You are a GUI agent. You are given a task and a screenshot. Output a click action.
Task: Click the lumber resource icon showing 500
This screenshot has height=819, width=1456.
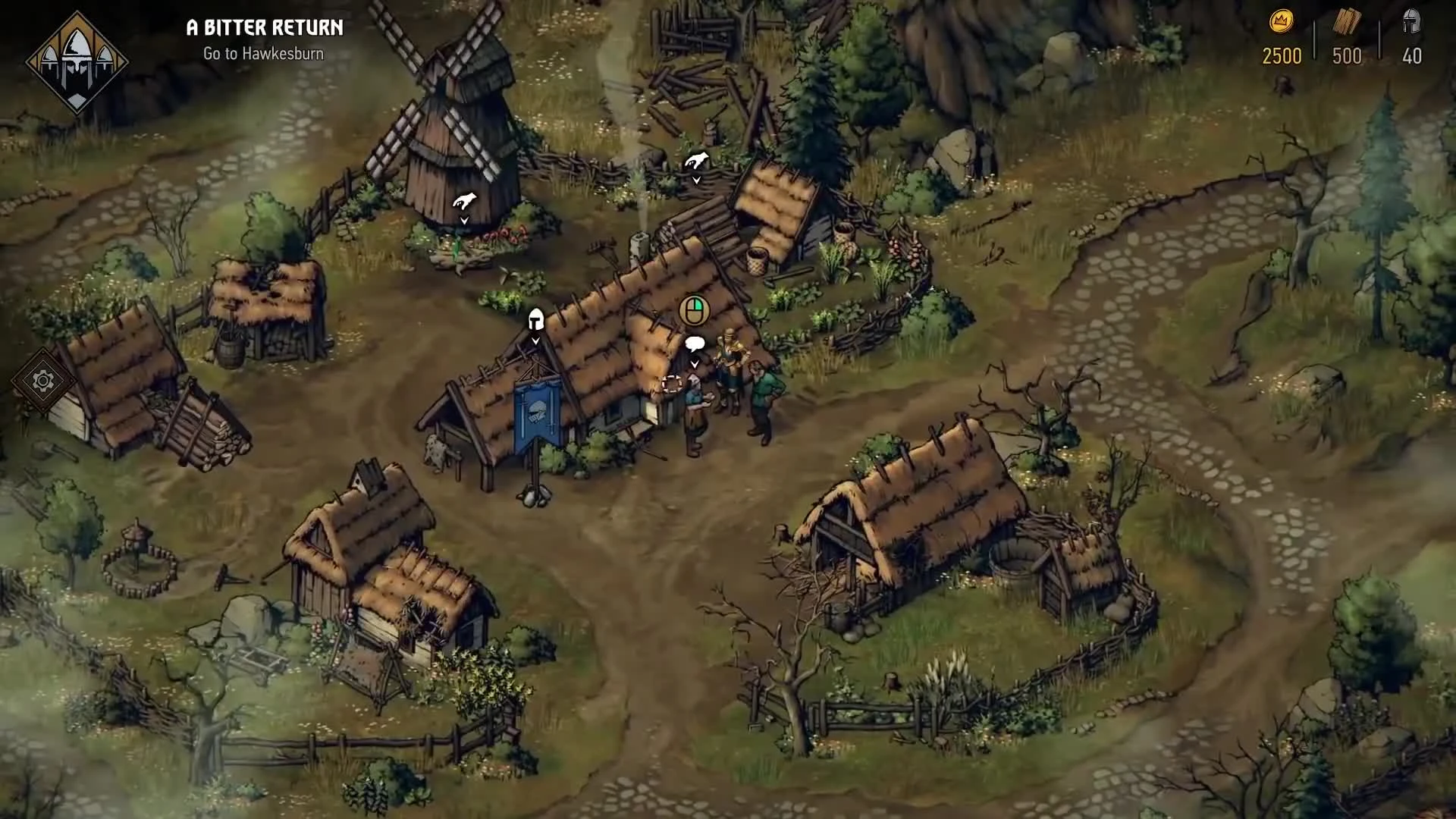pyautogui.click(x=1346, y=20)
